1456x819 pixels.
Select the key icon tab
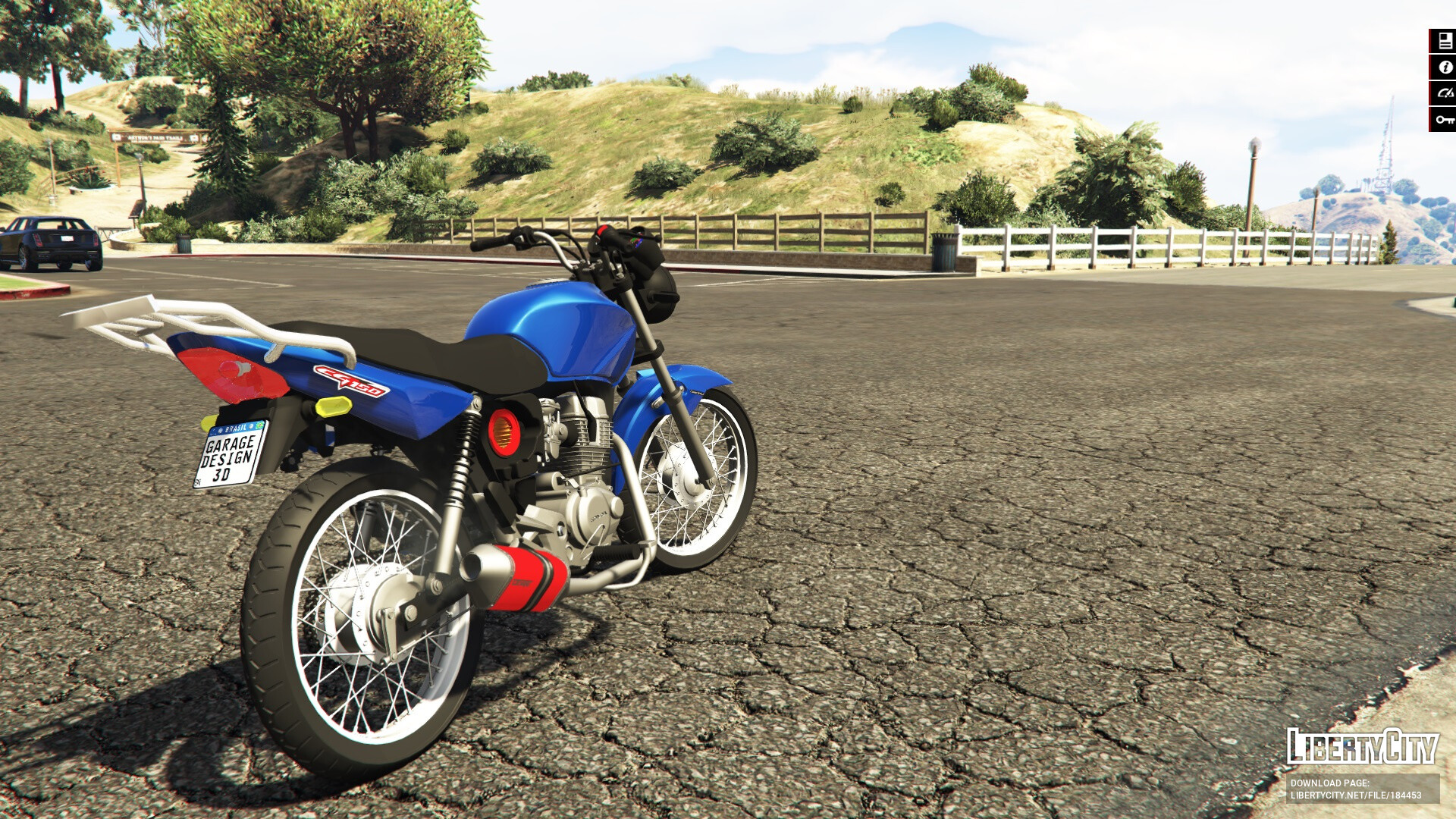click(x=1444, y=119)
